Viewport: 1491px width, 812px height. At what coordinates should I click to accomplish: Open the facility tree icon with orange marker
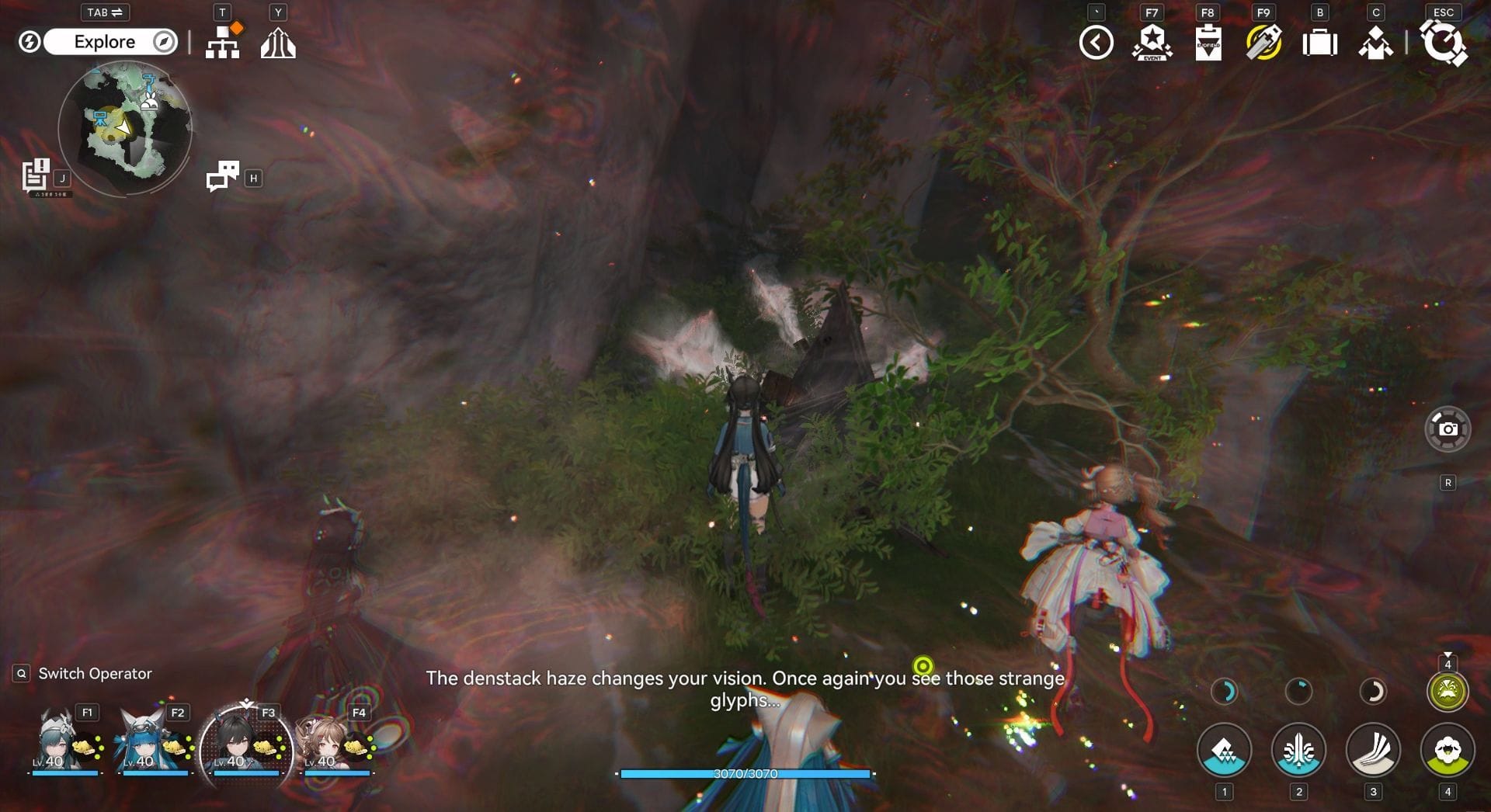click(x=223, y=42)
